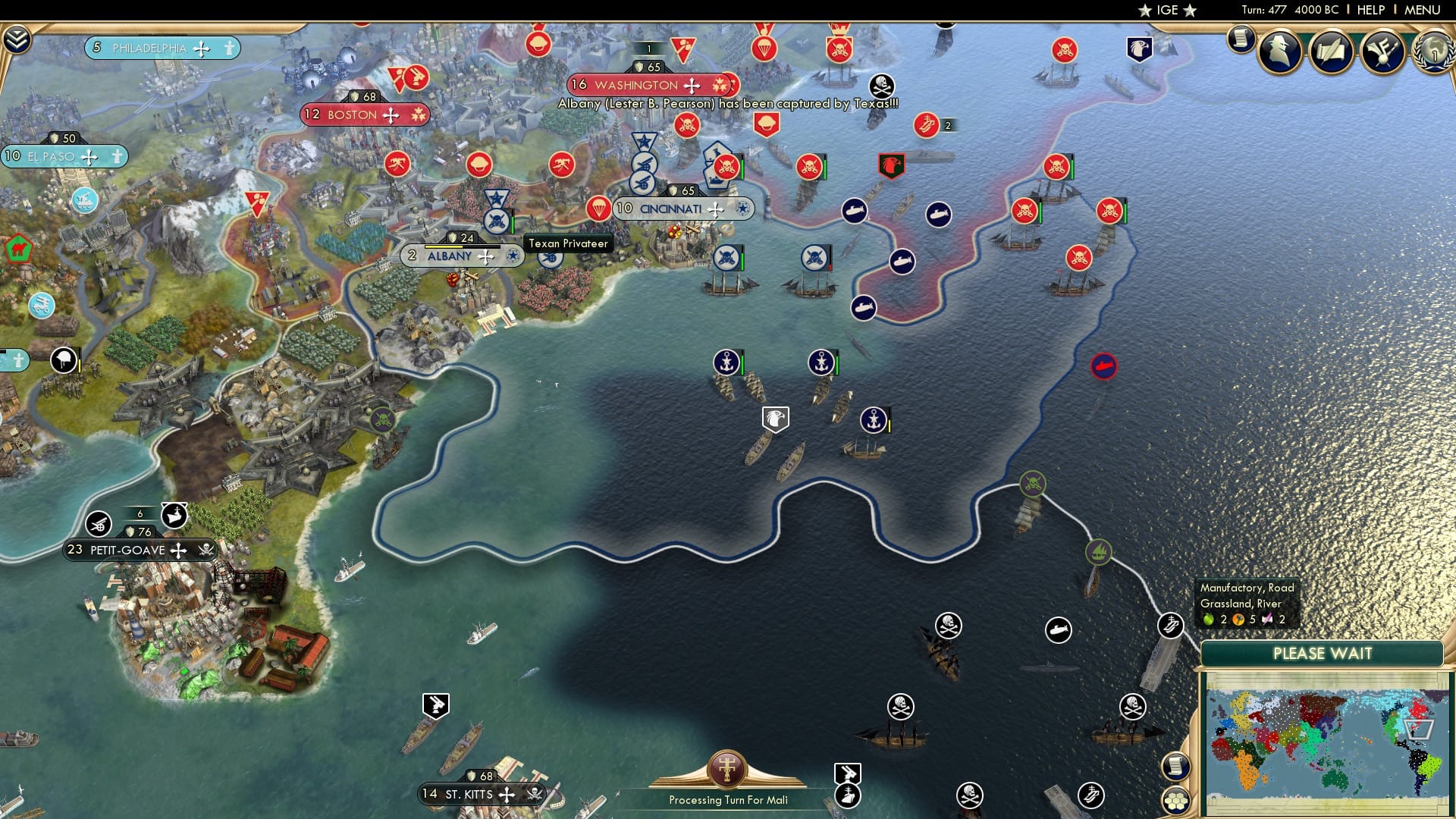Open HELP from the top bar
This screenshot has width=1456, height=819.
(1370, 9)
